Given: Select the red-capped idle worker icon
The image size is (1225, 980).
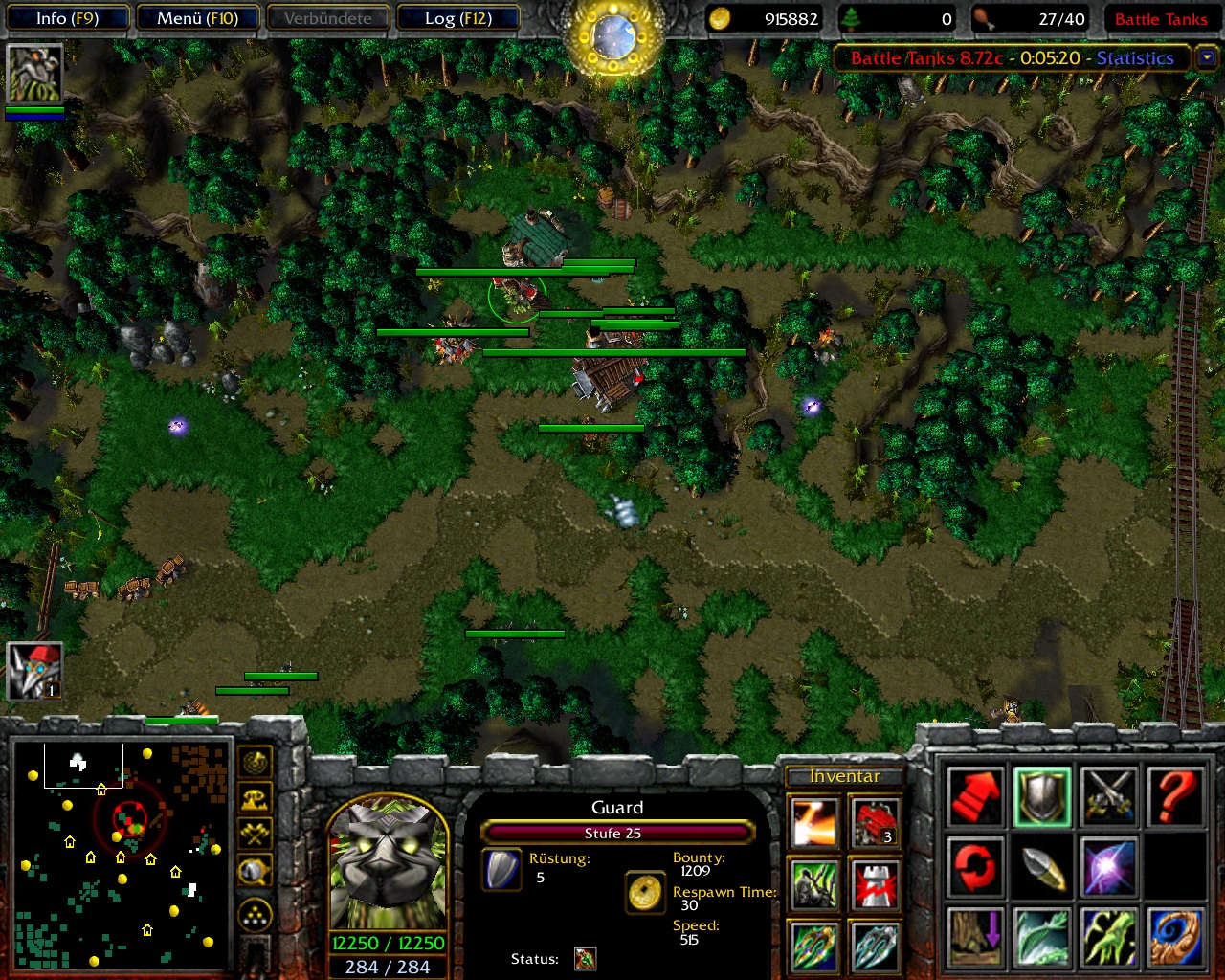Looking at the screenshot, I should click(34, 670).
